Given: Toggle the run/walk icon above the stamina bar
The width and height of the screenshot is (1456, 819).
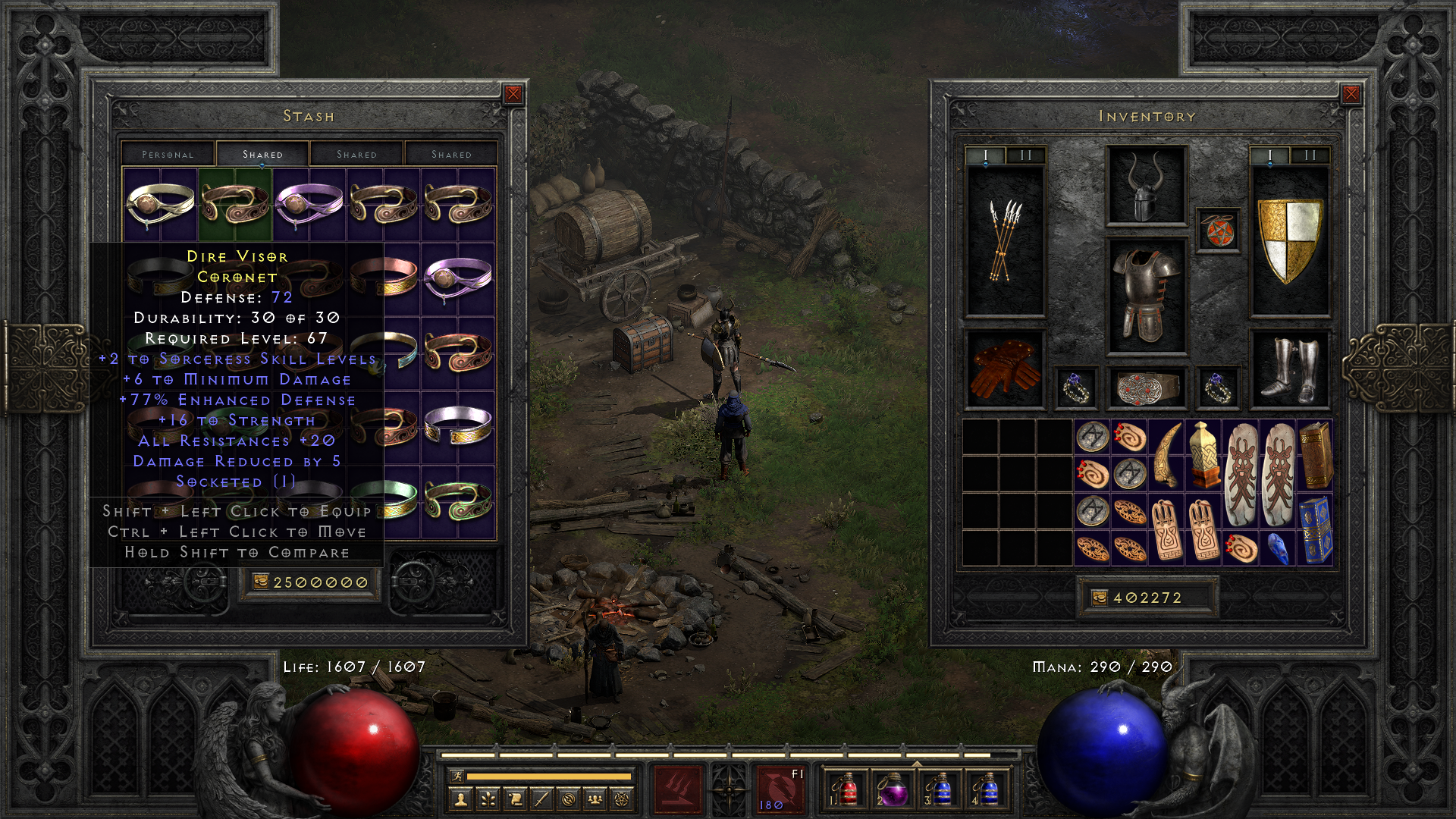Looking at the screenshot, I should point(458,777).
